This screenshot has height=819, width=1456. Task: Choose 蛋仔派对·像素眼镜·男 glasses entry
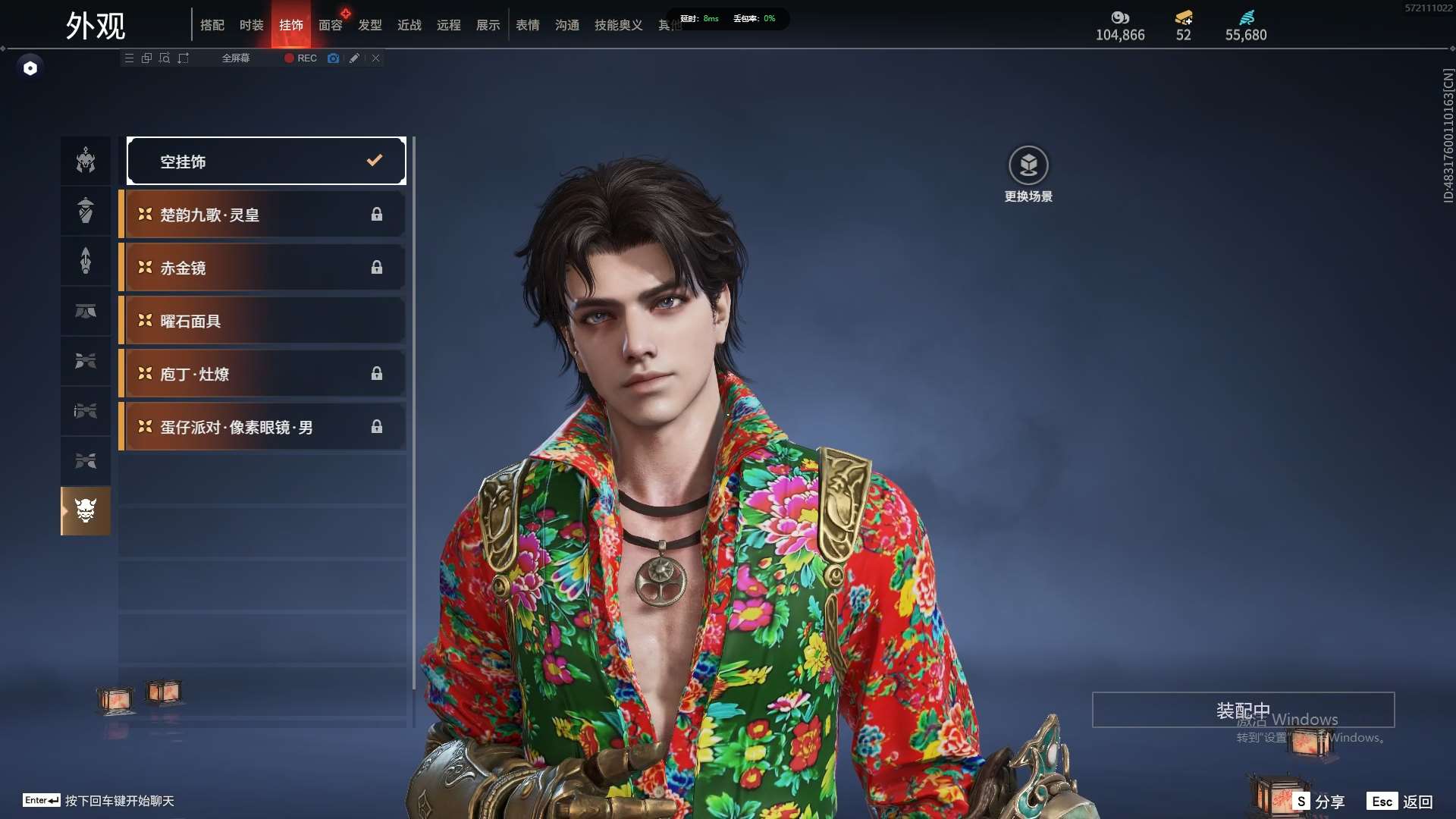coord(262,427)
